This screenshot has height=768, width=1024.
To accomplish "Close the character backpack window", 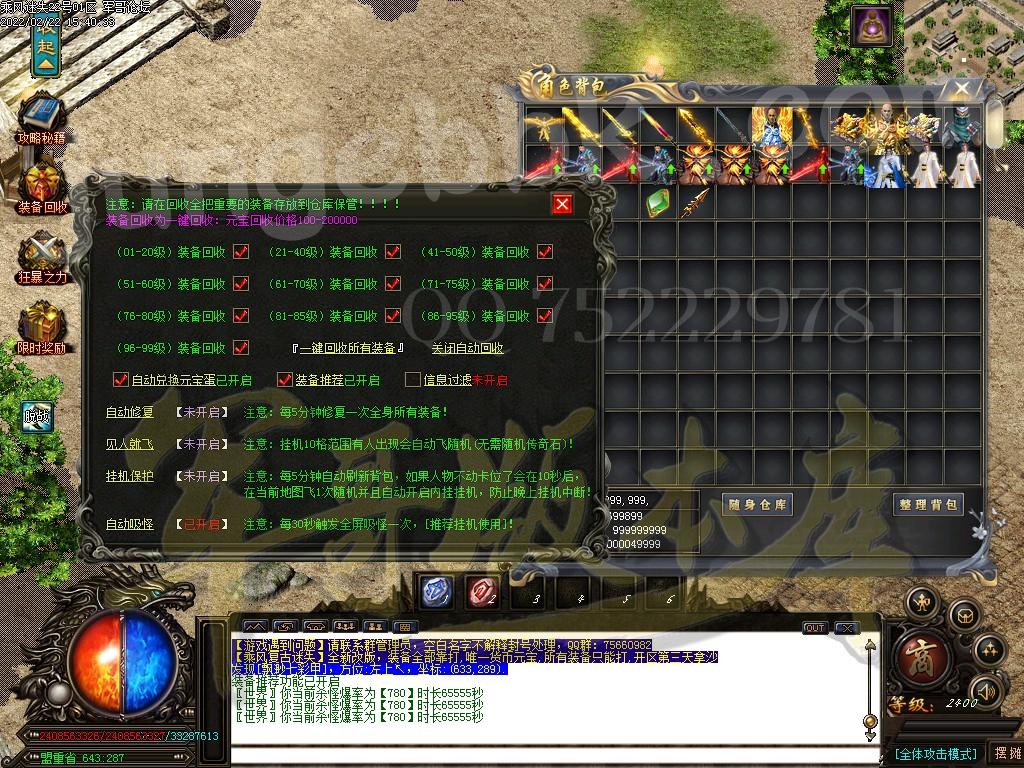I will click(x=961, y=89).
